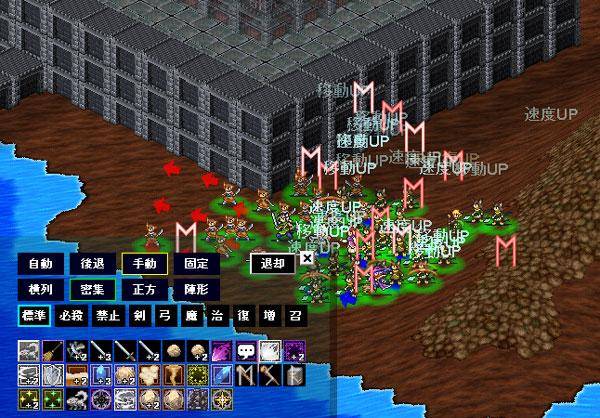Choose the 横列 (line) formation
The width and height of the screenshot is (600, 418).
tap(41, 289)
